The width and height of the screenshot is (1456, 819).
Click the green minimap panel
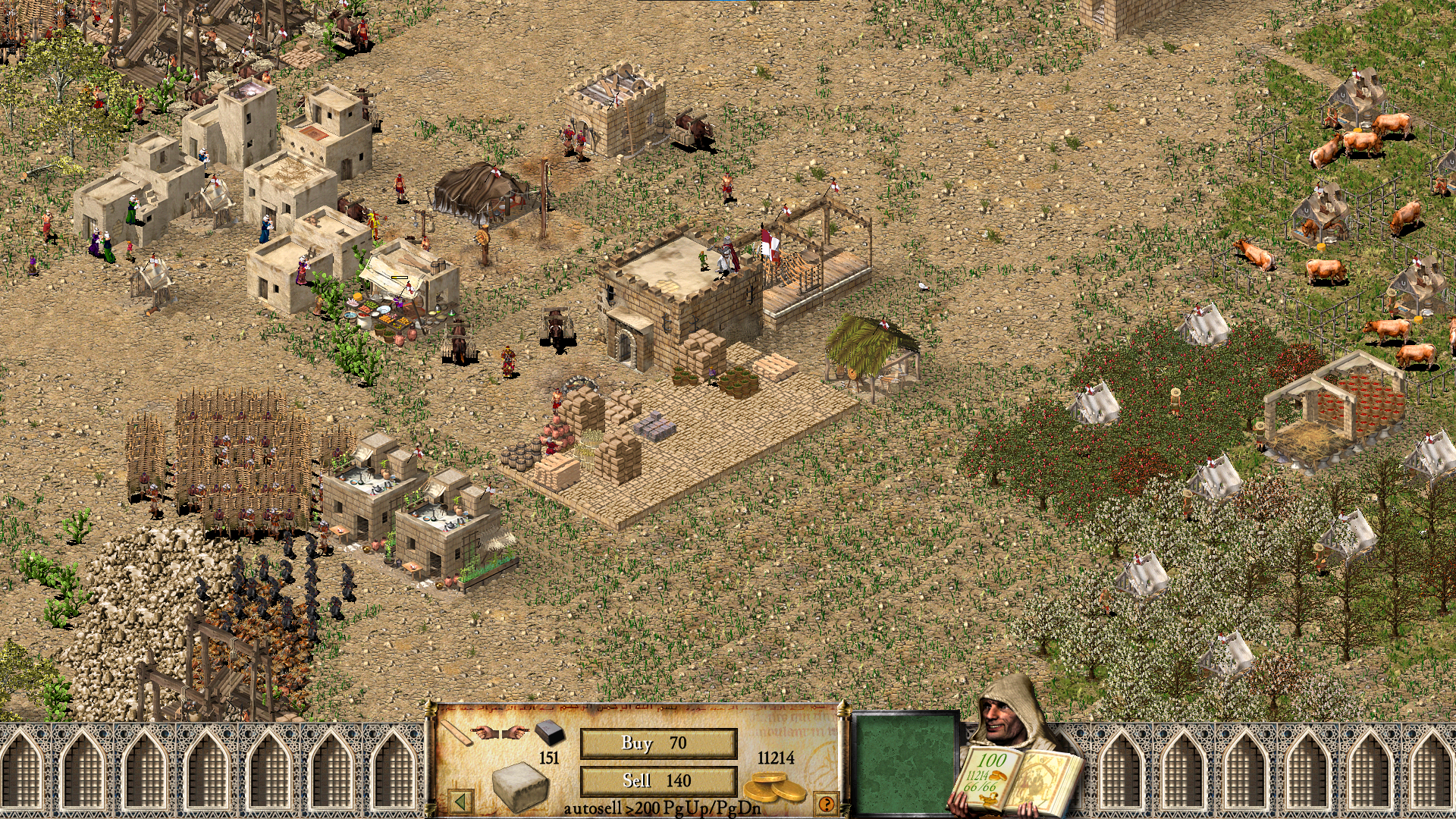pos(905,763)
